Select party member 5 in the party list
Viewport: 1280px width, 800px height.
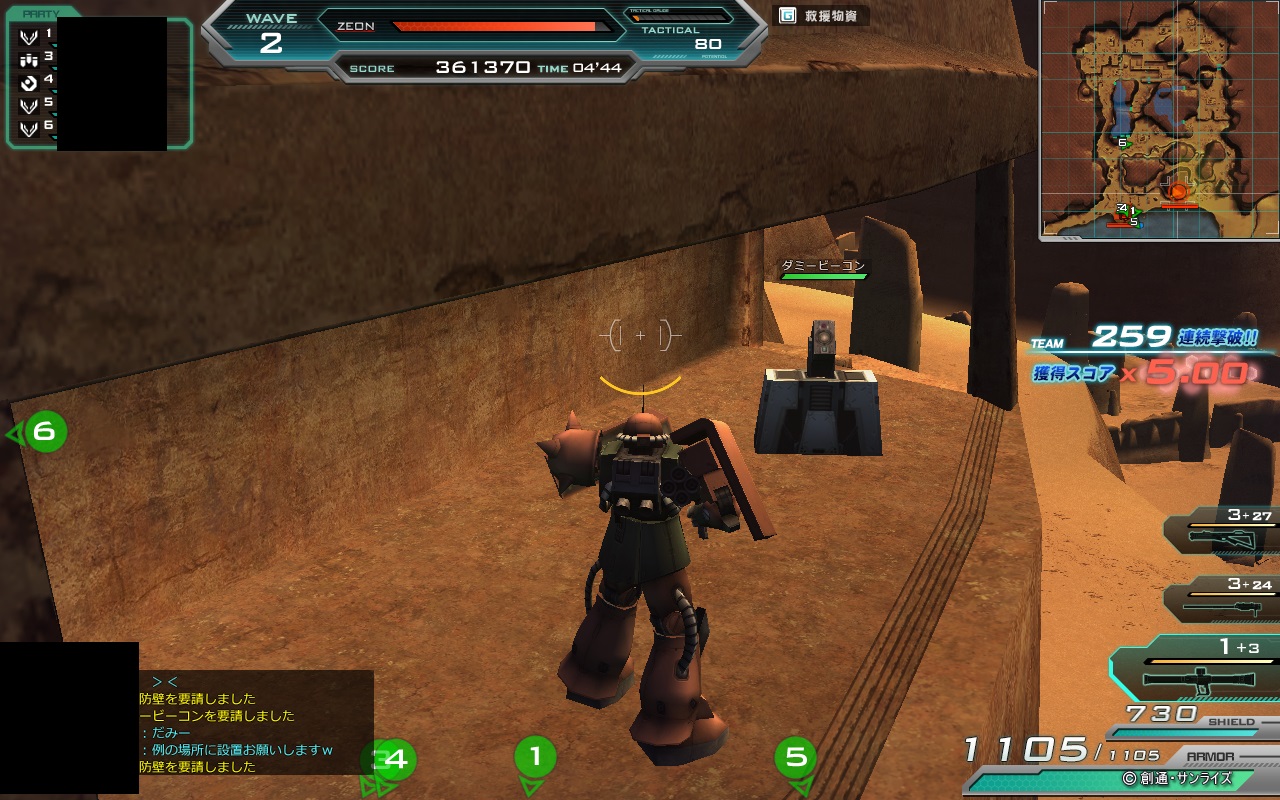pyautogui.click(x=36, y=103)
